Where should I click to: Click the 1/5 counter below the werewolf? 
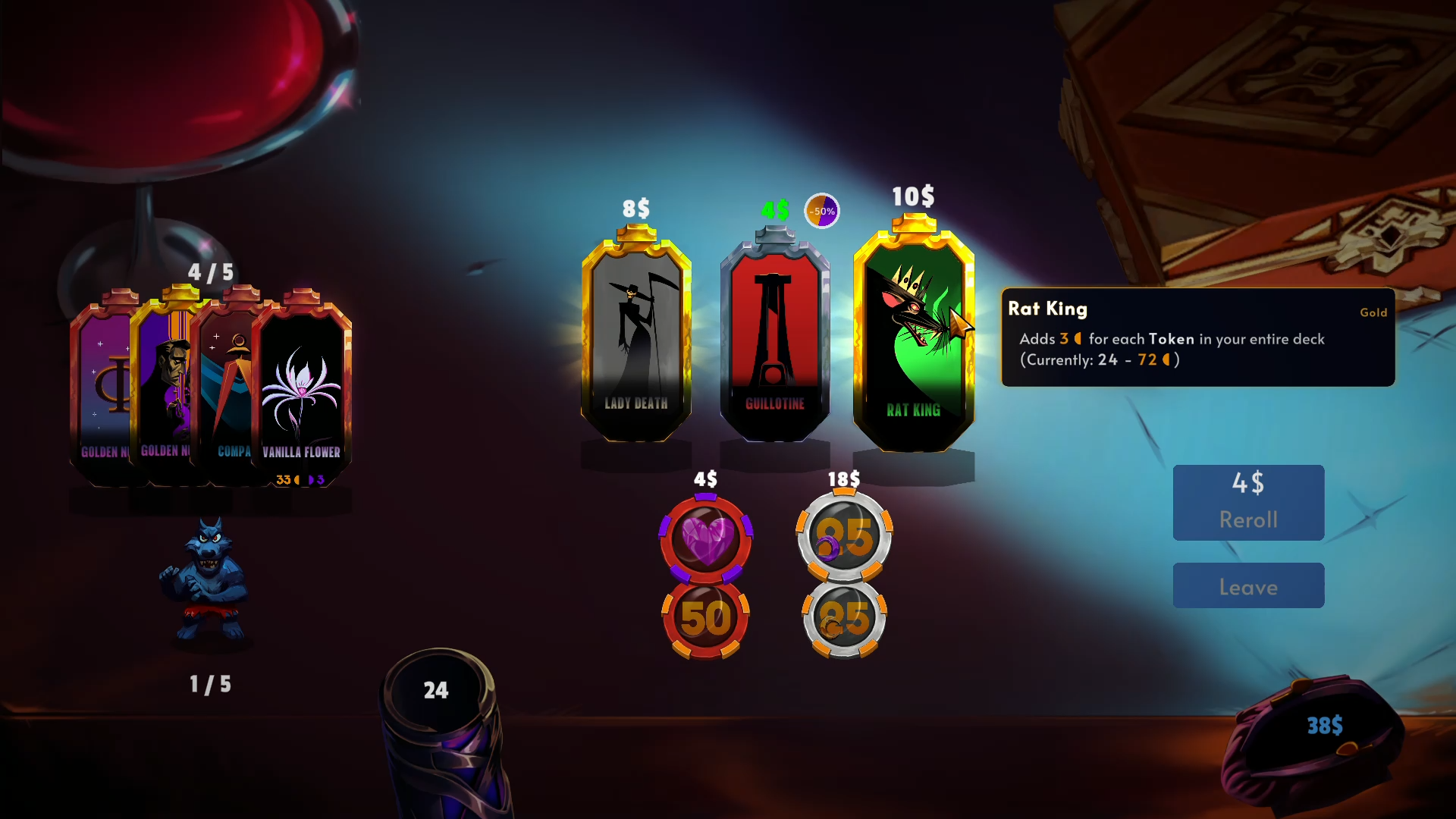tap(210, 683)
